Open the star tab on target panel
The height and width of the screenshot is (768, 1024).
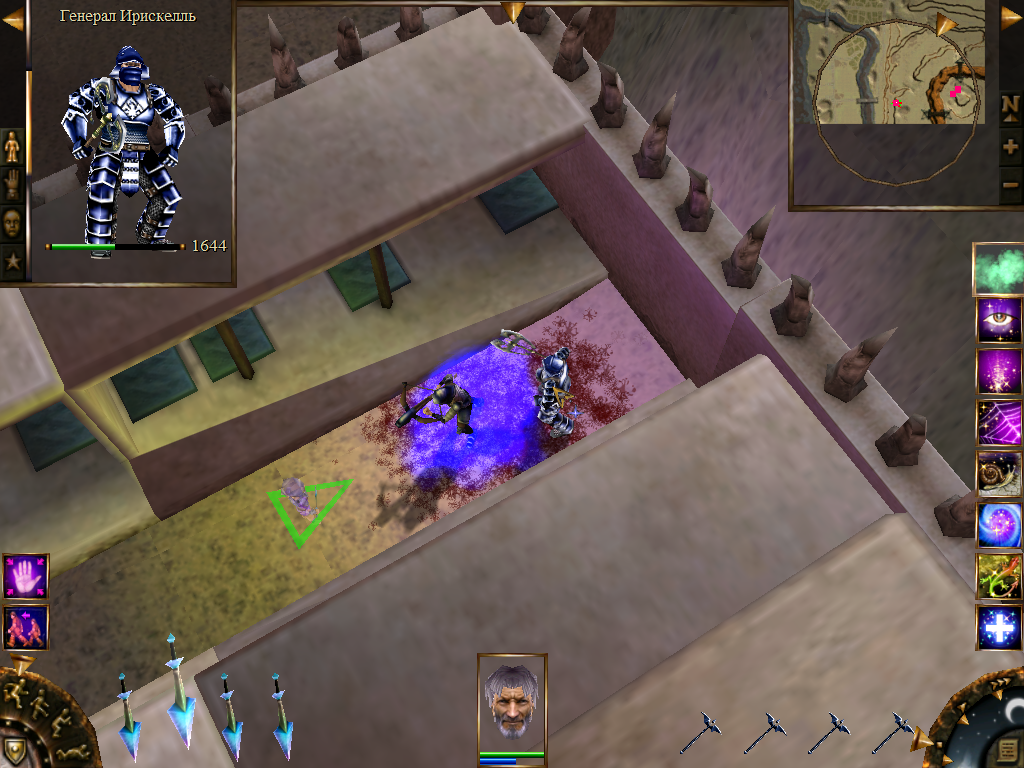12,262
